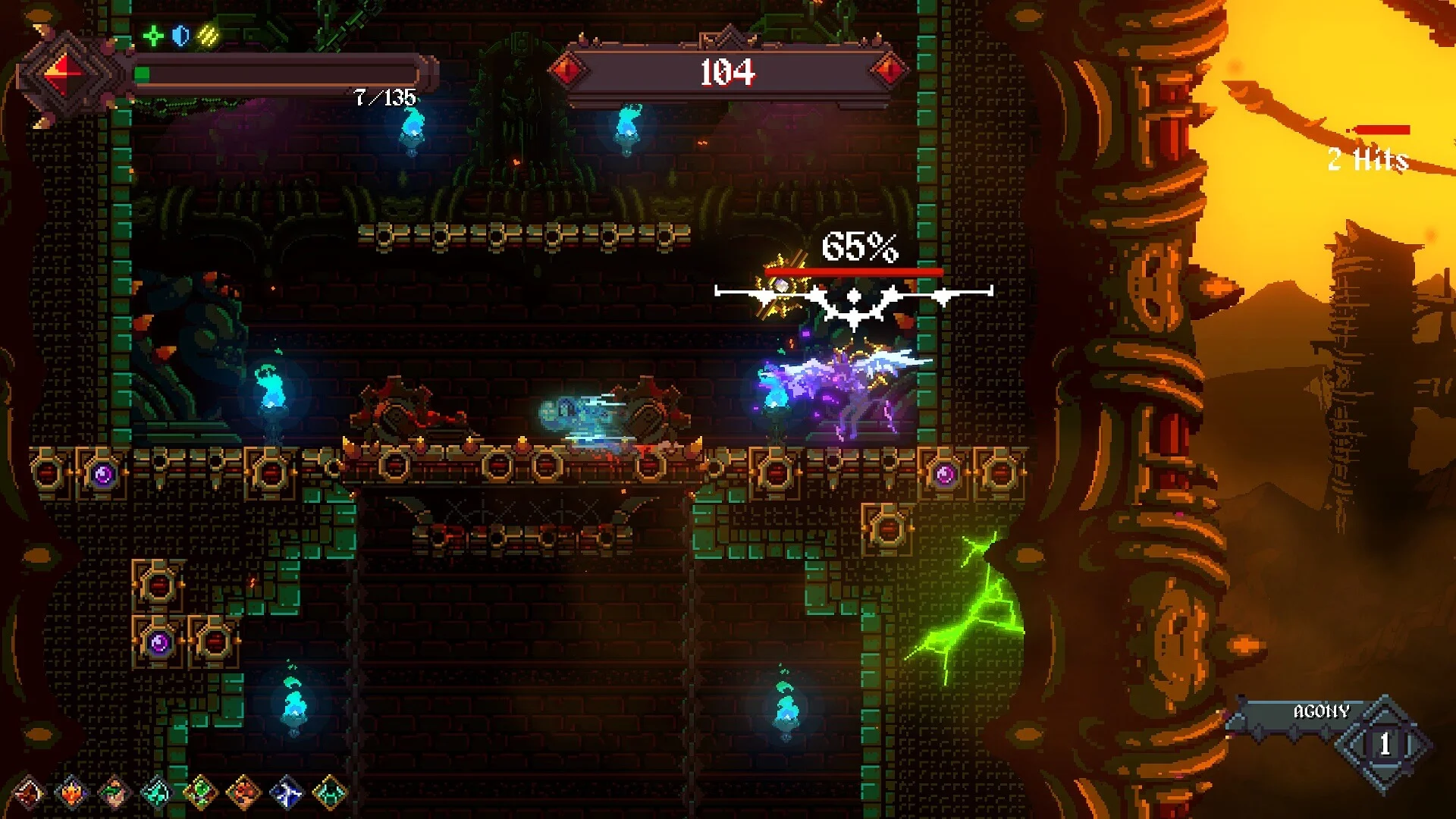Select the teal crystal relic icon

pyautogui.click(x=157, y=793)
